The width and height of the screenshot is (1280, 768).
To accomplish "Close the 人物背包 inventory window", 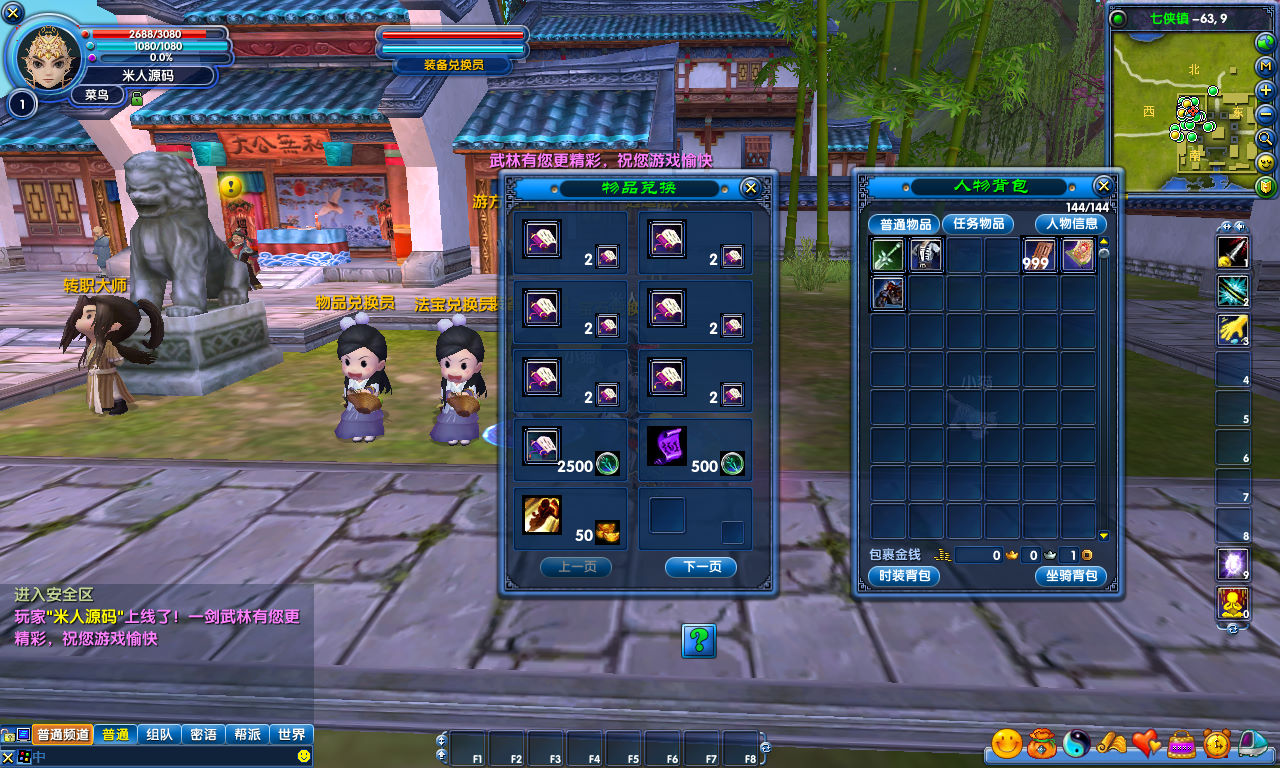I will point(1103,186).
